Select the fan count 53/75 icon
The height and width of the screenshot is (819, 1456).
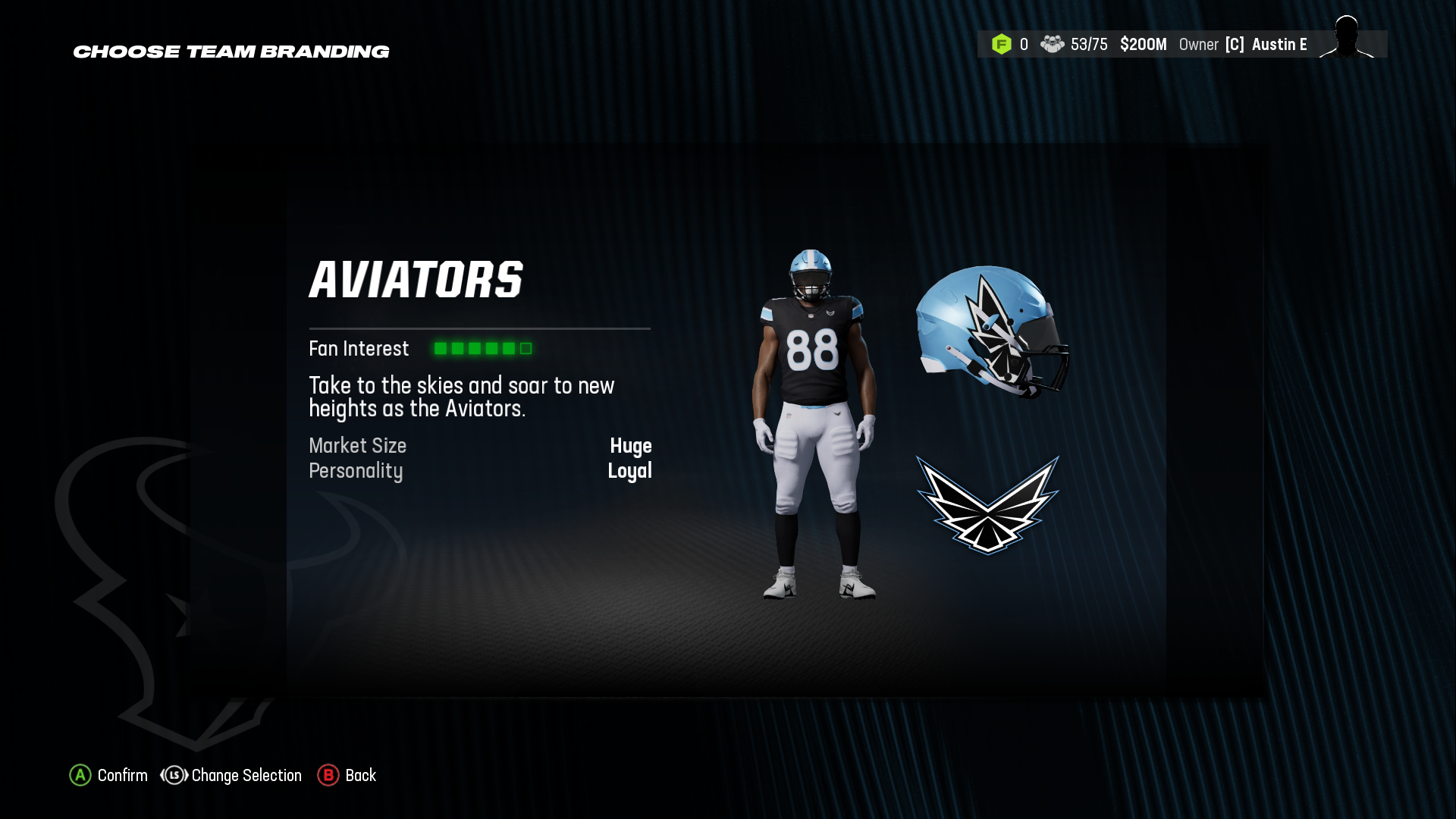coord(1053,45)
